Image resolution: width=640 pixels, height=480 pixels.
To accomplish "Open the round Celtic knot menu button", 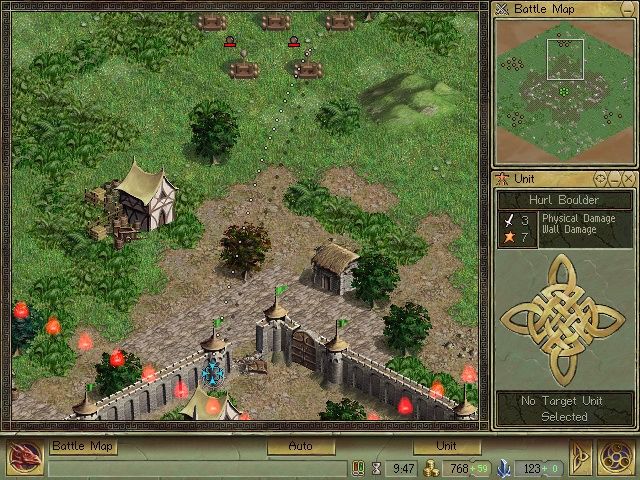I will coord(616,457).
